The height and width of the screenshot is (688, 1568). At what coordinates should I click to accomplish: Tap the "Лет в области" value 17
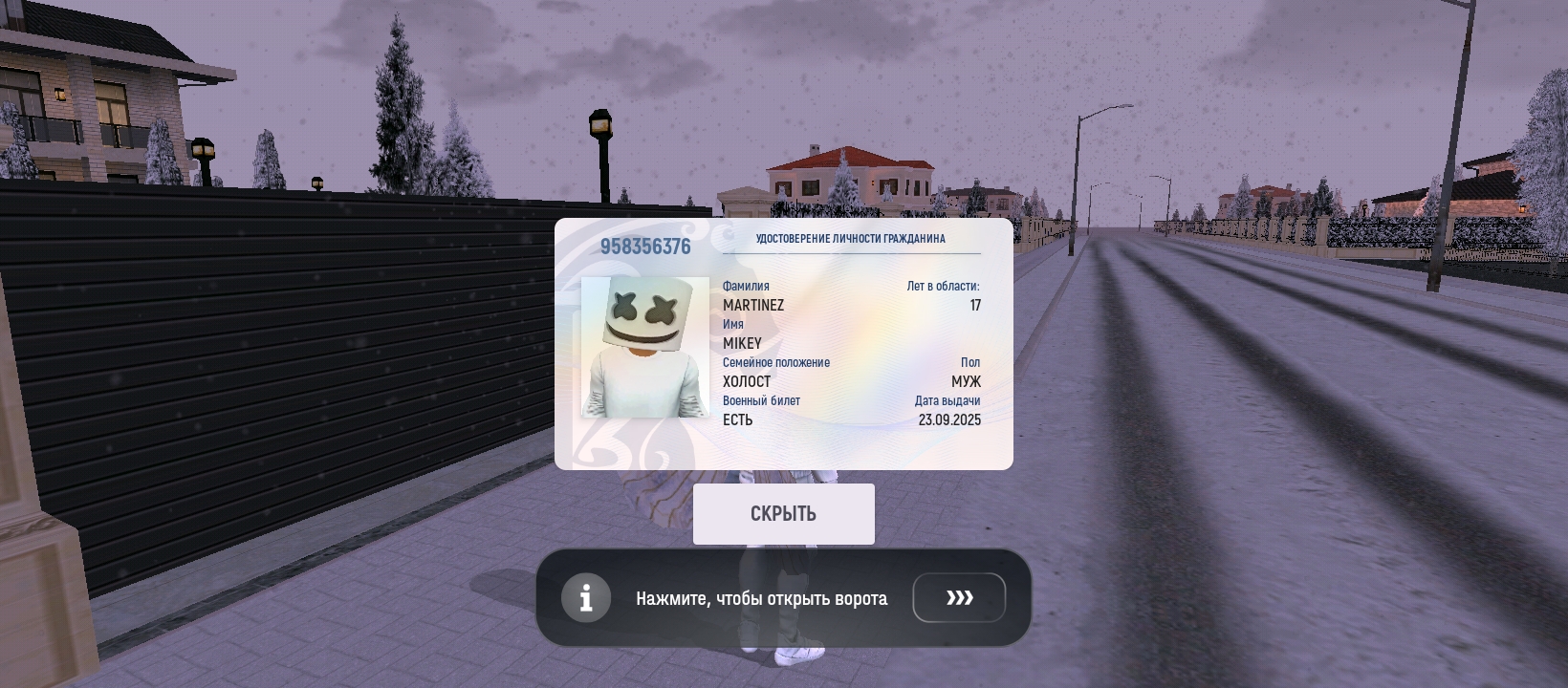[975, 305]
